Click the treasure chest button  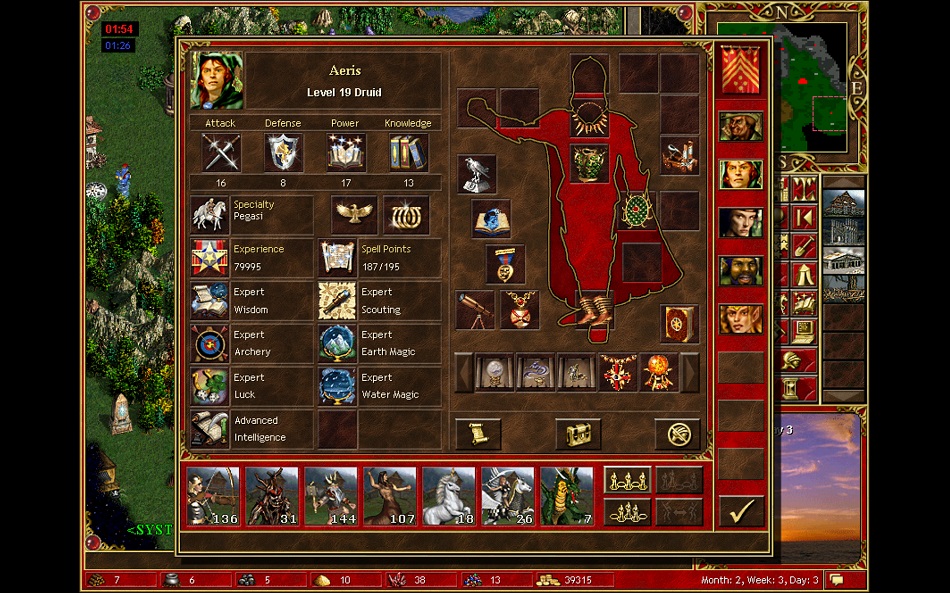tap(578, 434)
